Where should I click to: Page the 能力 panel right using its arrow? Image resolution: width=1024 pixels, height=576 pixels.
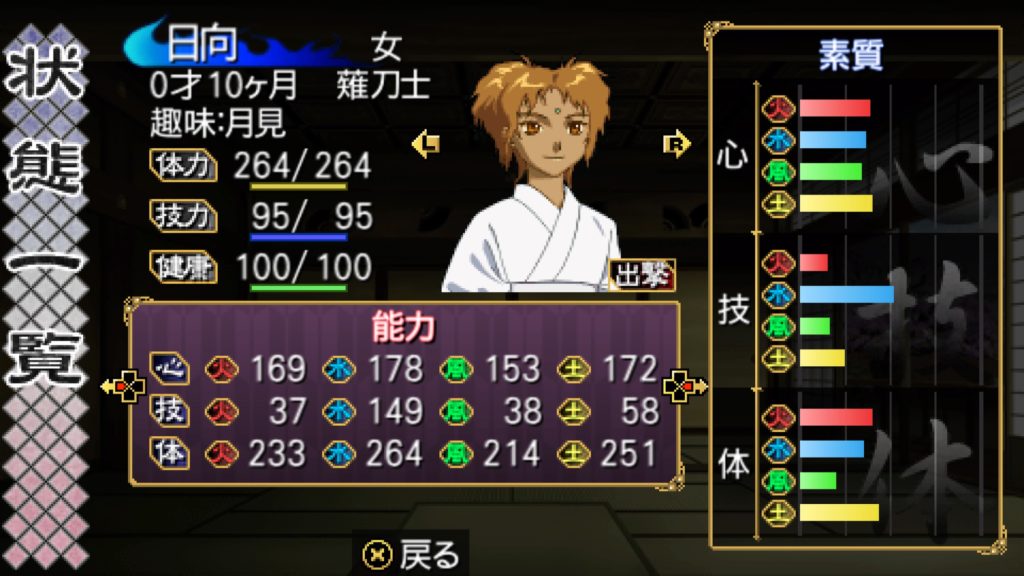[687, 386]
